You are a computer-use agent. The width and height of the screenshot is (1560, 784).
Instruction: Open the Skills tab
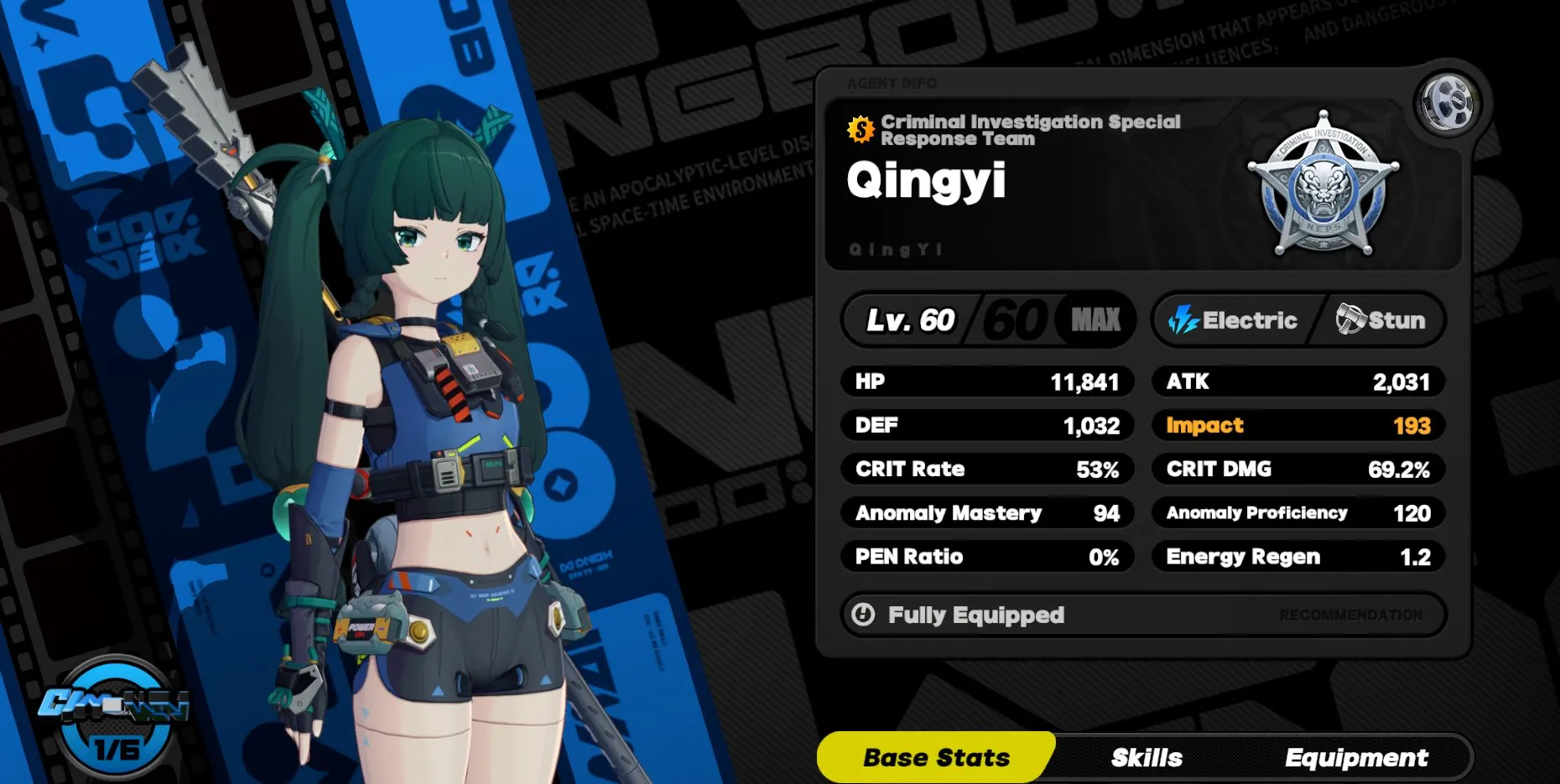(x=1146, y=758)
